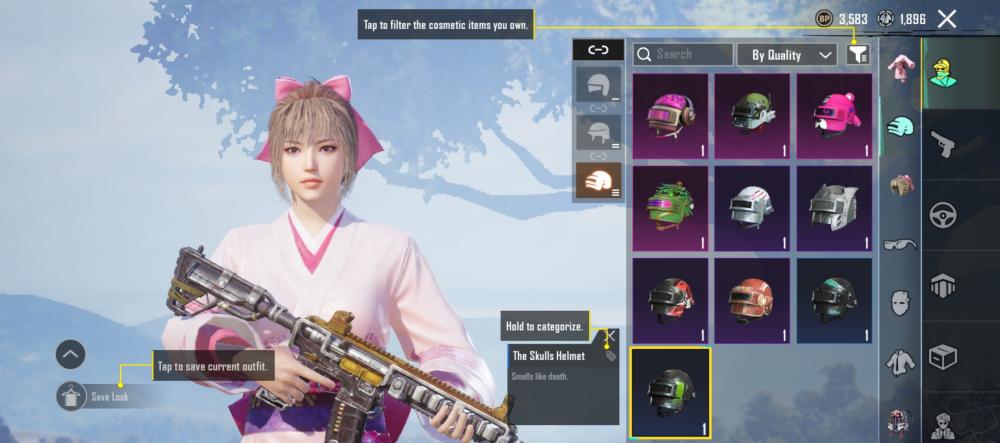Show the sunglasses eyewear category
This screenshot has width=1000, height=443.
click(901, 243)
